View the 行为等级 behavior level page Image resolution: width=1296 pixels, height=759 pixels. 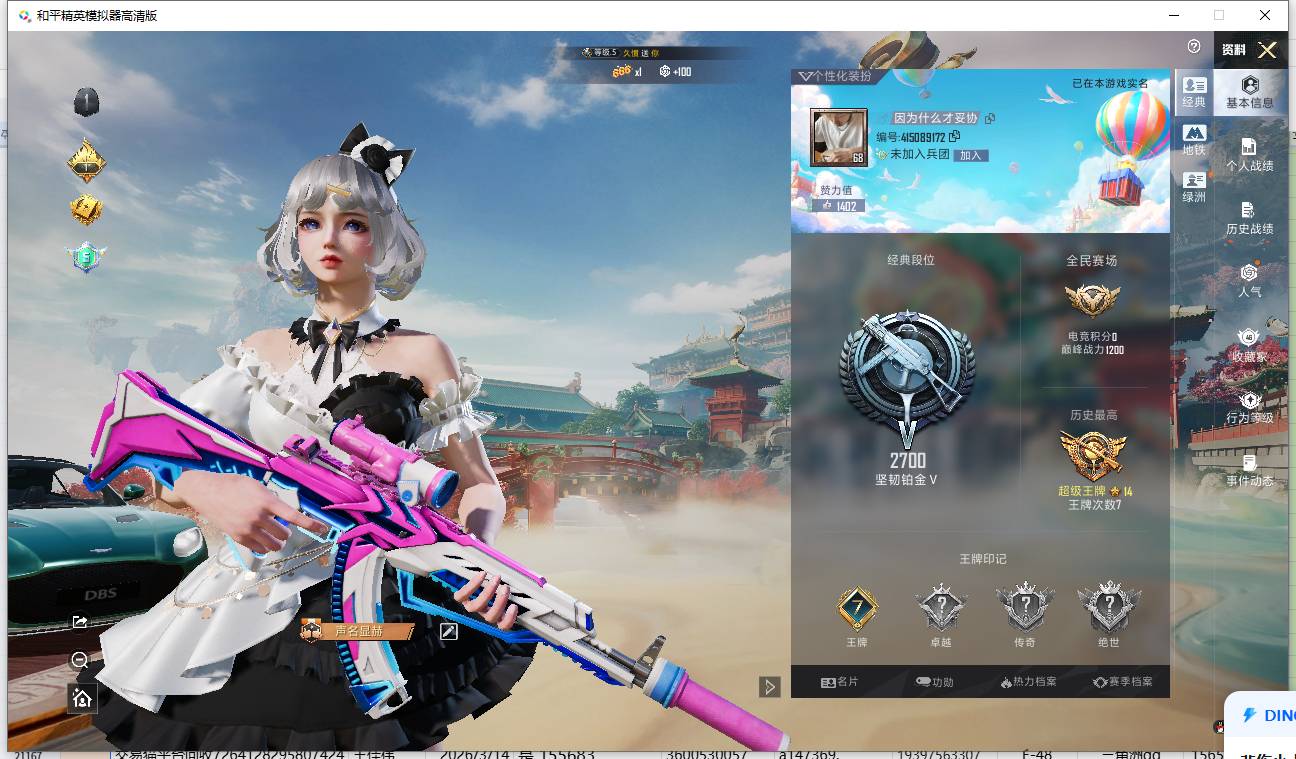[1249, 408]
